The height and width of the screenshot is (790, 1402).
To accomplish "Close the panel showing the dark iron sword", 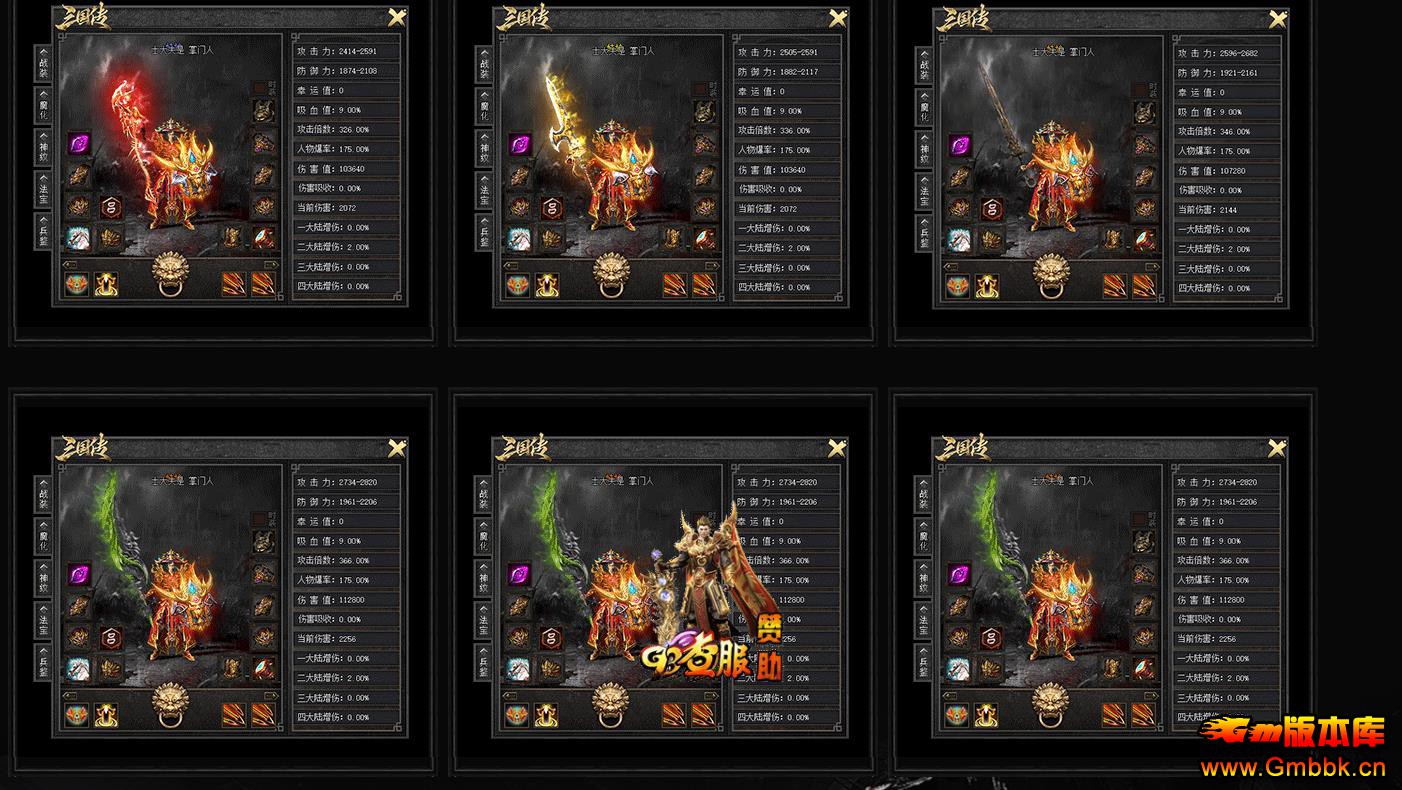I will click(x=1278, y=18).
